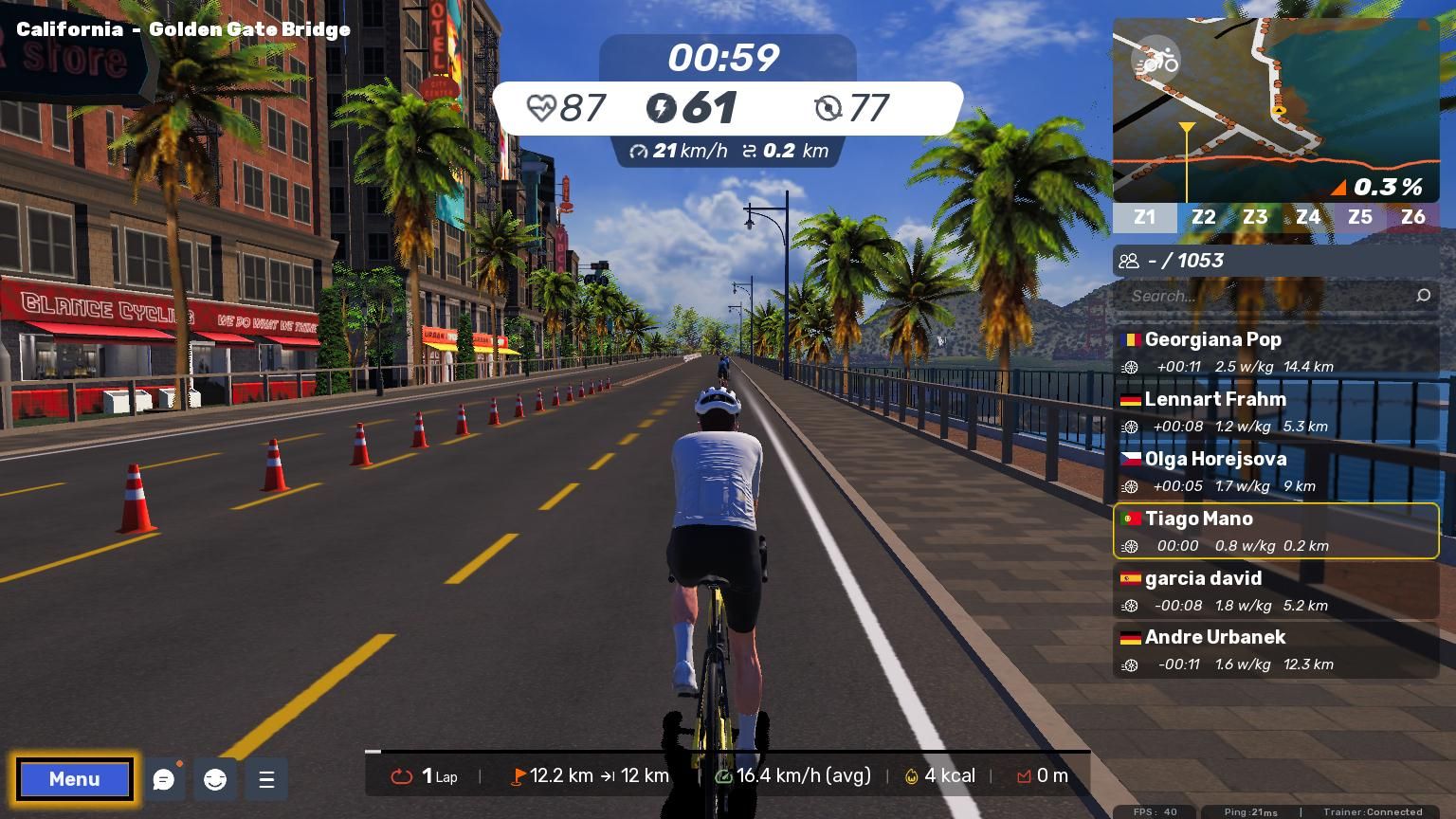The image size is (1456, 819).
Task: Click the Z6 power zone segment
Action: (1412, 217)
